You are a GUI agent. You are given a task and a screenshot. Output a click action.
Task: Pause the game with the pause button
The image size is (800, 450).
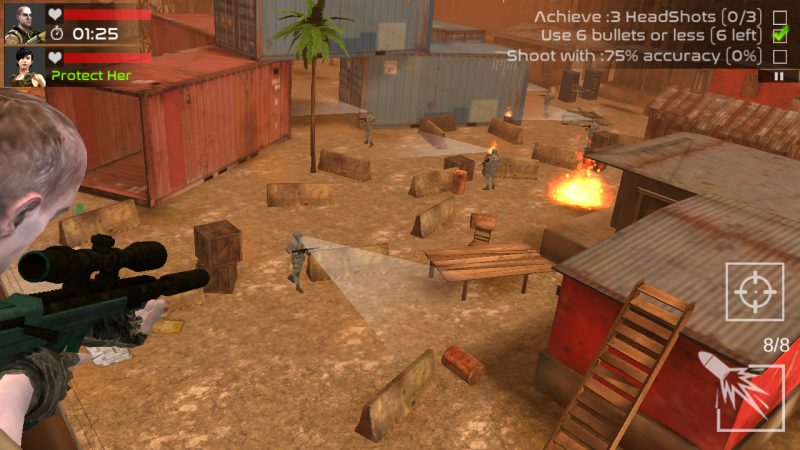(778, 76)
